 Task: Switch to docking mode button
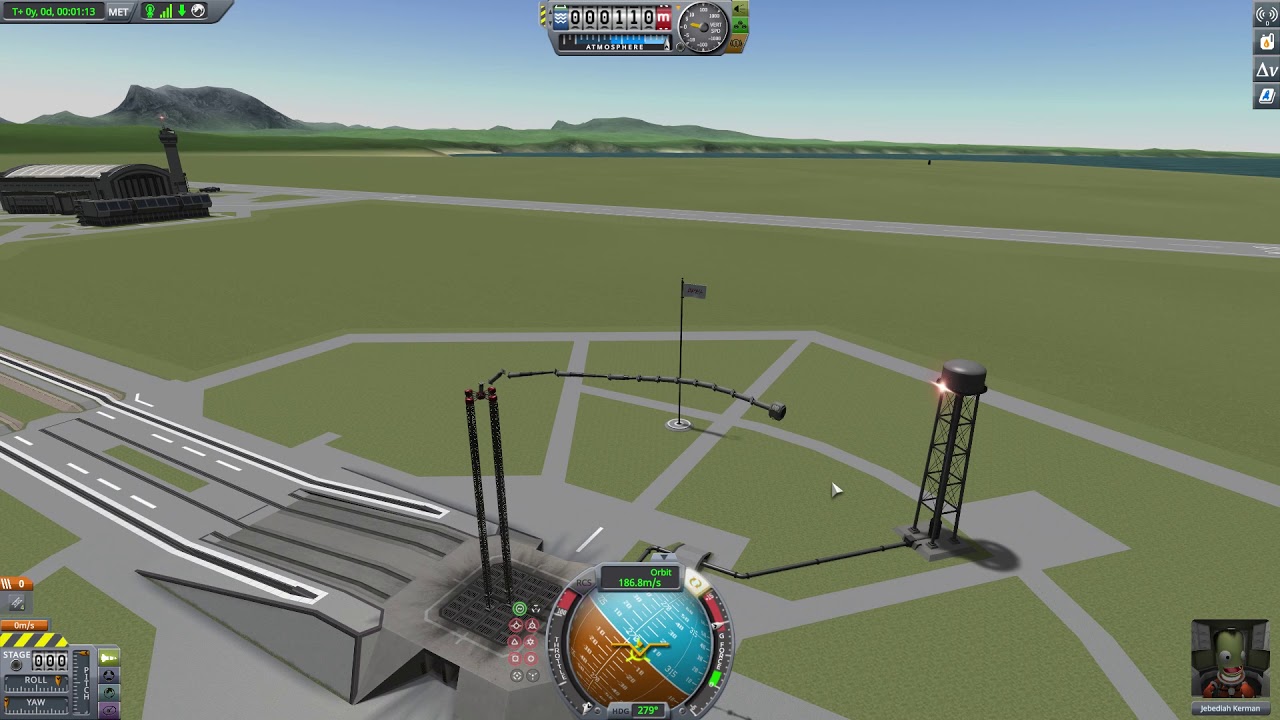pyautogui.click(x=109, y=675)
